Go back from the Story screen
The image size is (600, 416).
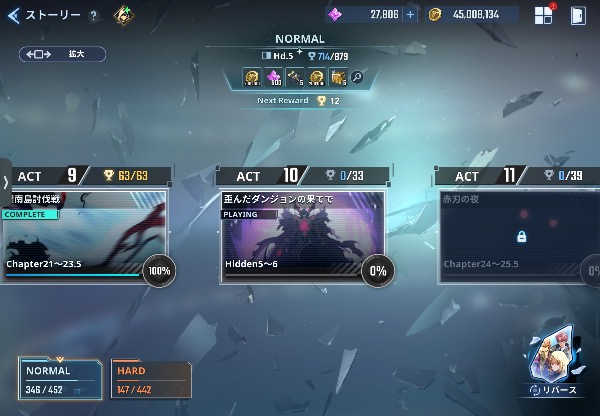(x=13, y=15)
